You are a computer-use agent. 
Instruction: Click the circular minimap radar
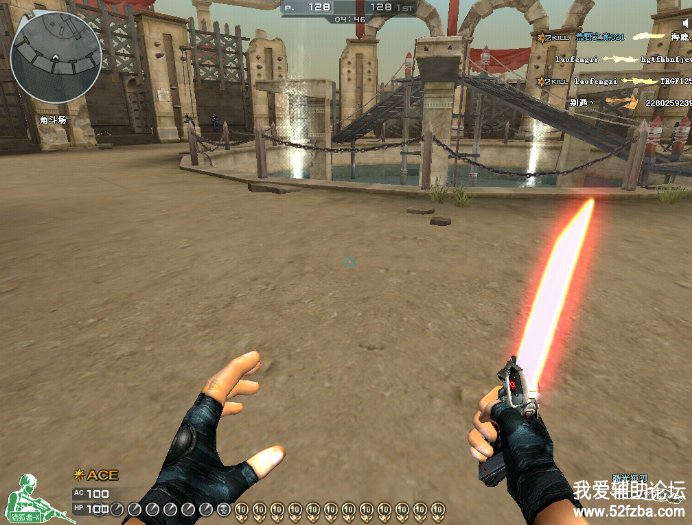[56, 58]
